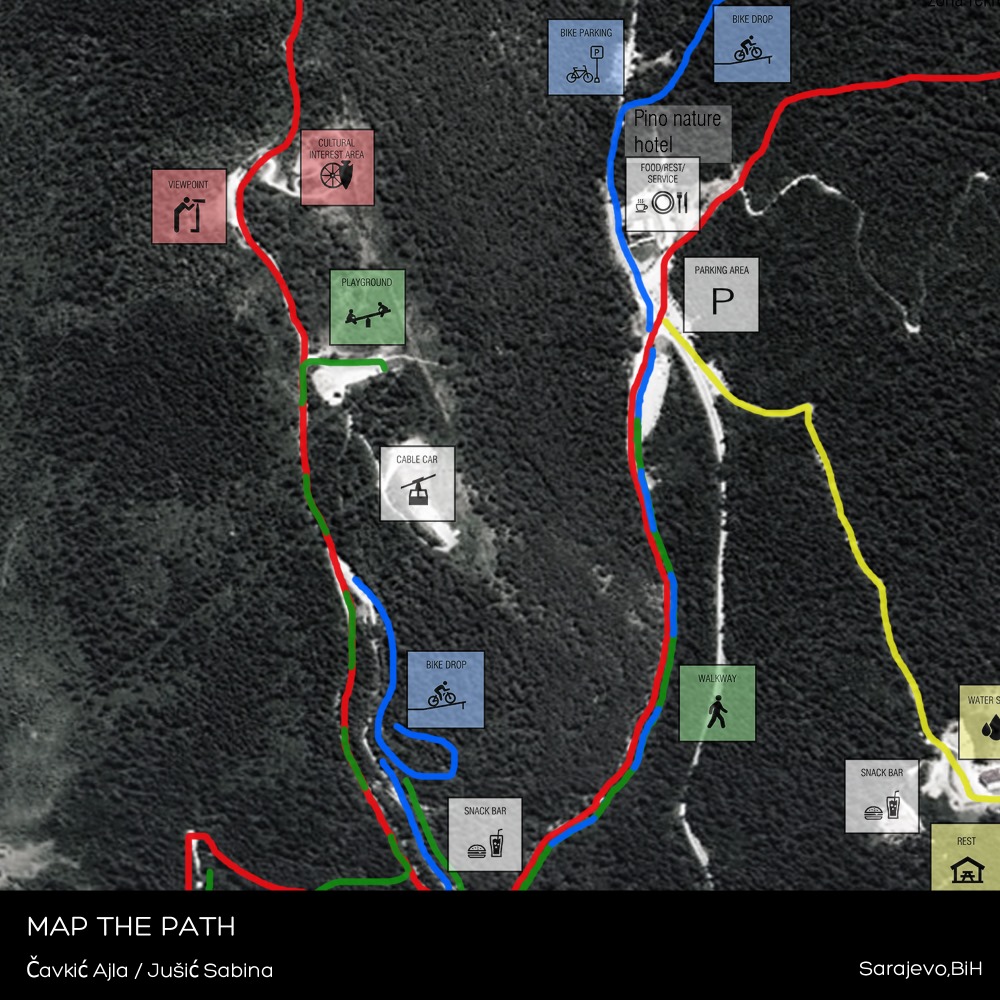
Task: Select the Cable Car marker
Action: click(417, 484)
